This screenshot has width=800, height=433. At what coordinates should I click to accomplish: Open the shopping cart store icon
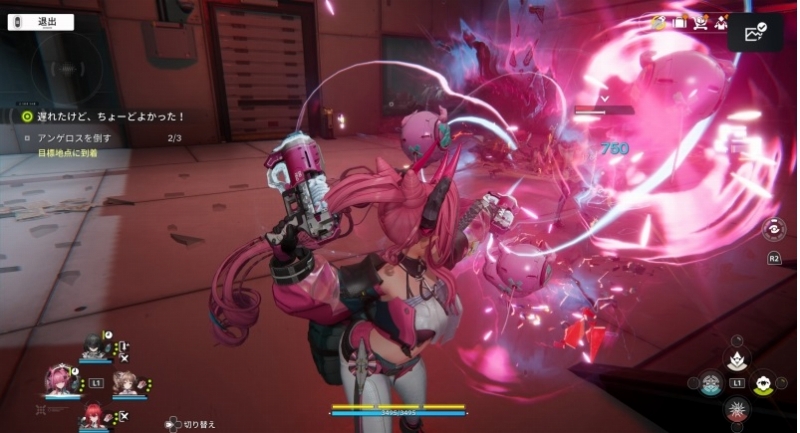(x=701, y=21)
